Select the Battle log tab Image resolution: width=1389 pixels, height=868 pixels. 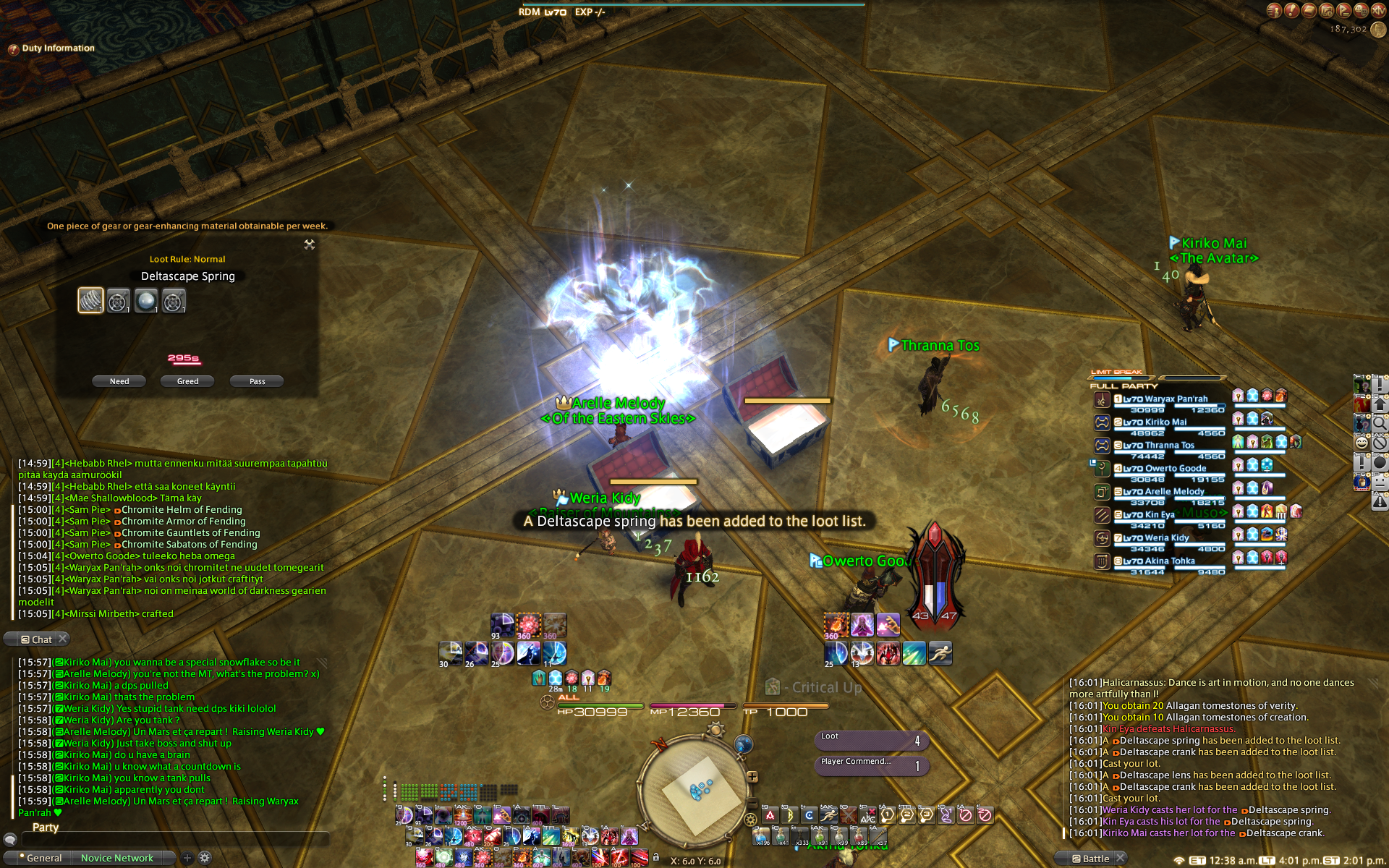point(1095,859)
